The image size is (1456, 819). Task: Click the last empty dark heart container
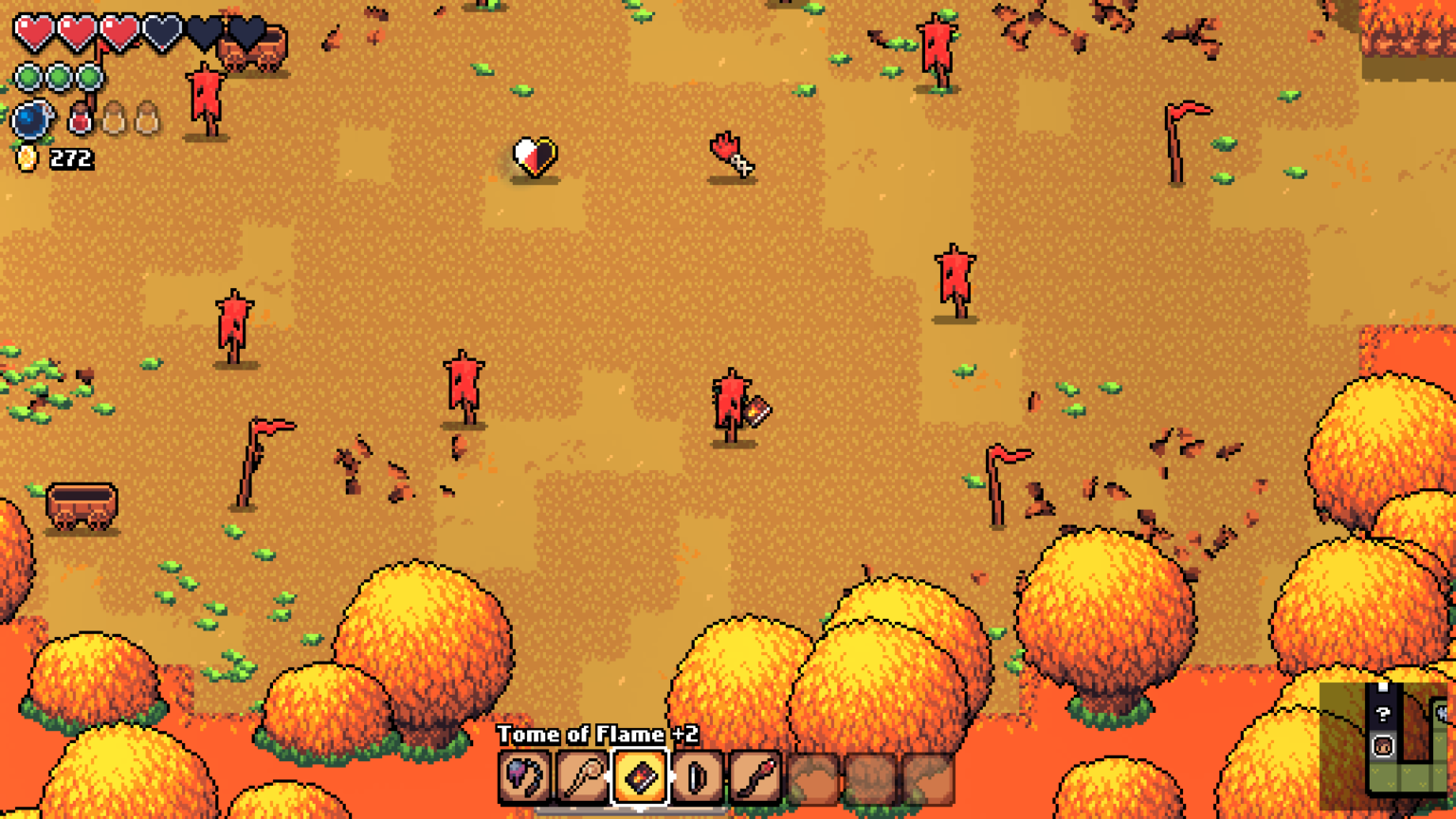[248, 30]
